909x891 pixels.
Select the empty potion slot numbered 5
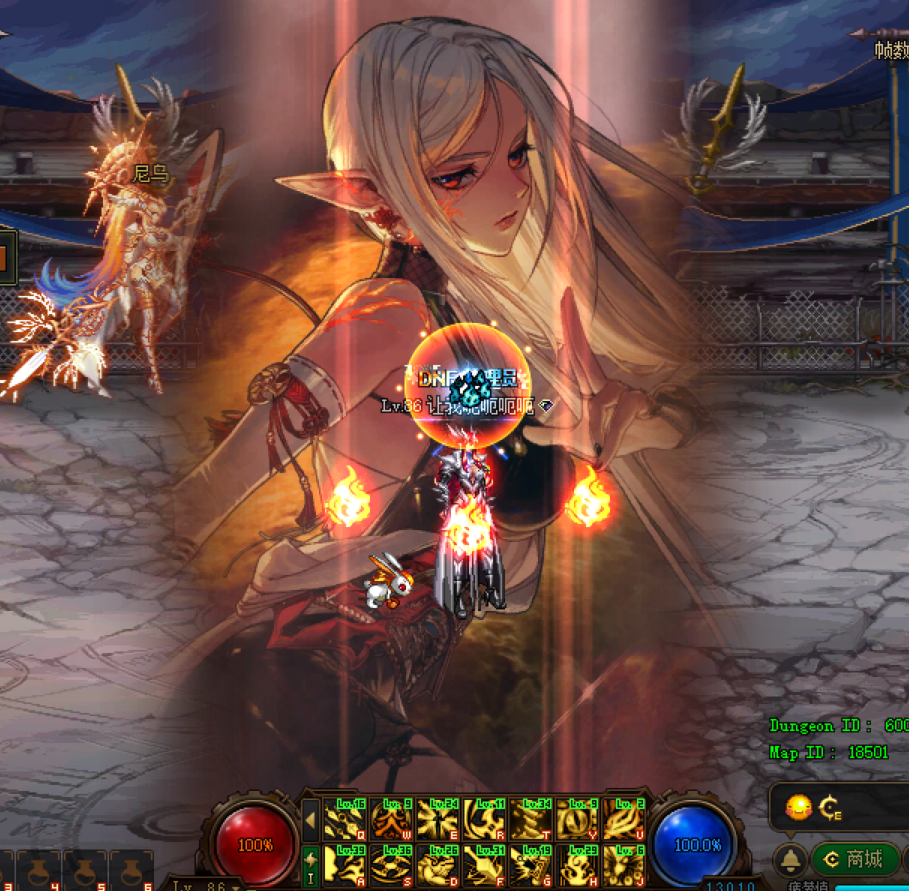[85, 872]
